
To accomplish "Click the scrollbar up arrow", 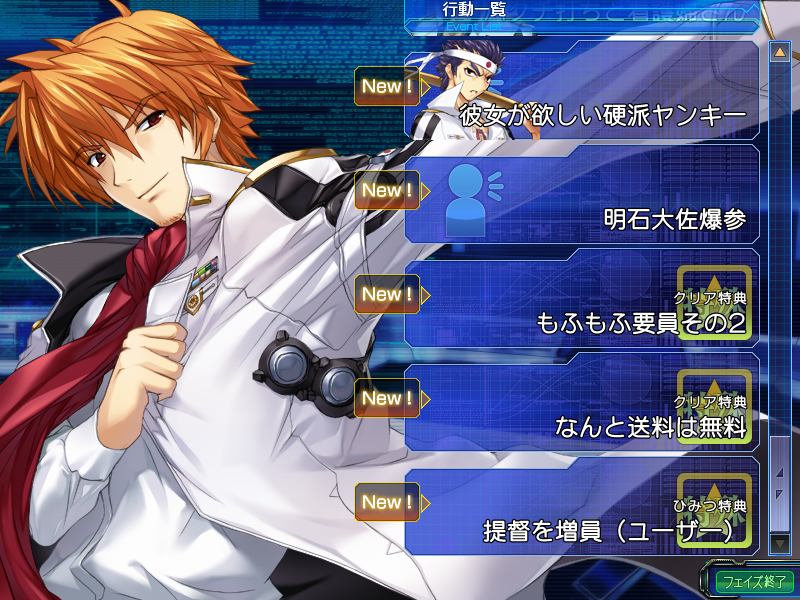I will click(779, 51).
